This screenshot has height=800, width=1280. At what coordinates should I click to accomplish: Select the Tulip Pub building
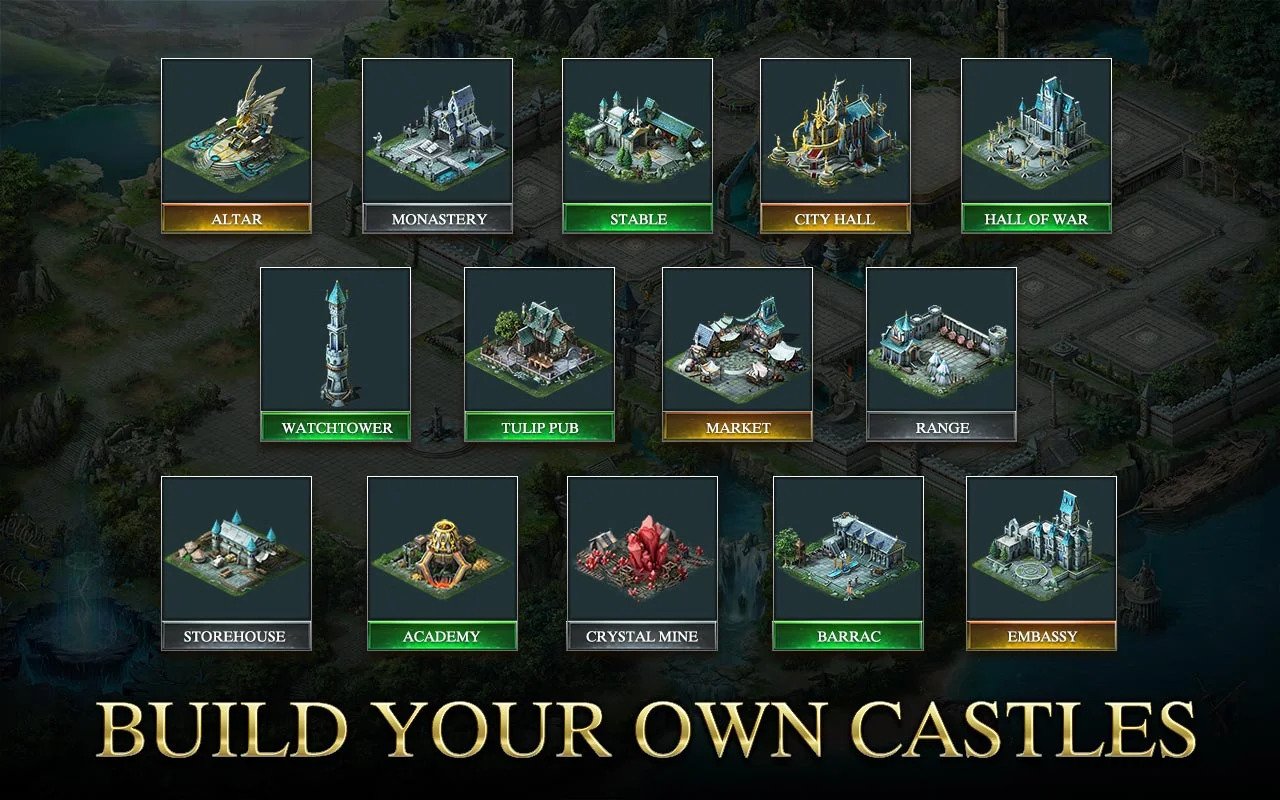click(x=537, y=345)
